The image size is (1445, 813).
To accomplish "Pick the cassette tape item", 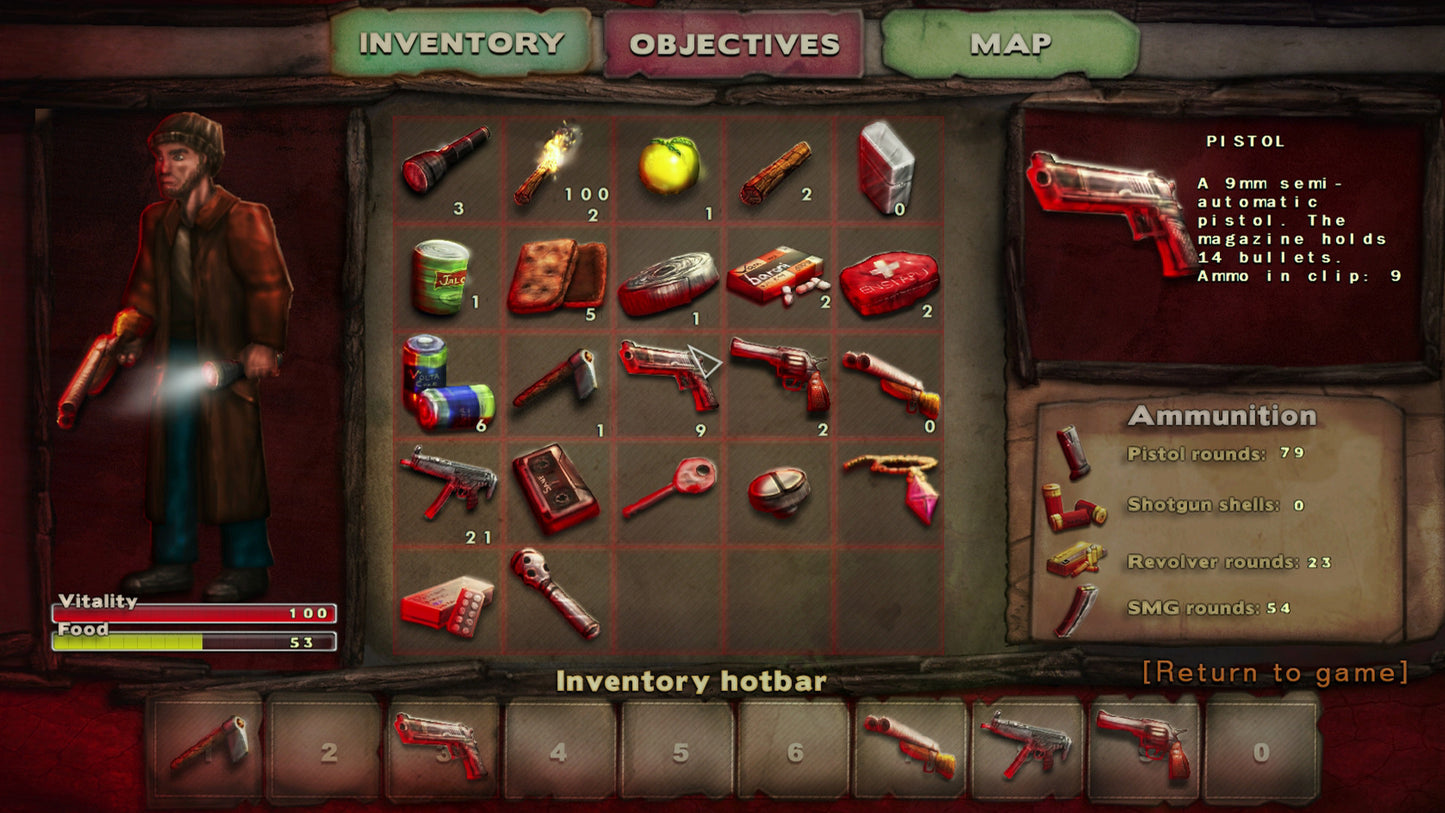I will [556, 486].
